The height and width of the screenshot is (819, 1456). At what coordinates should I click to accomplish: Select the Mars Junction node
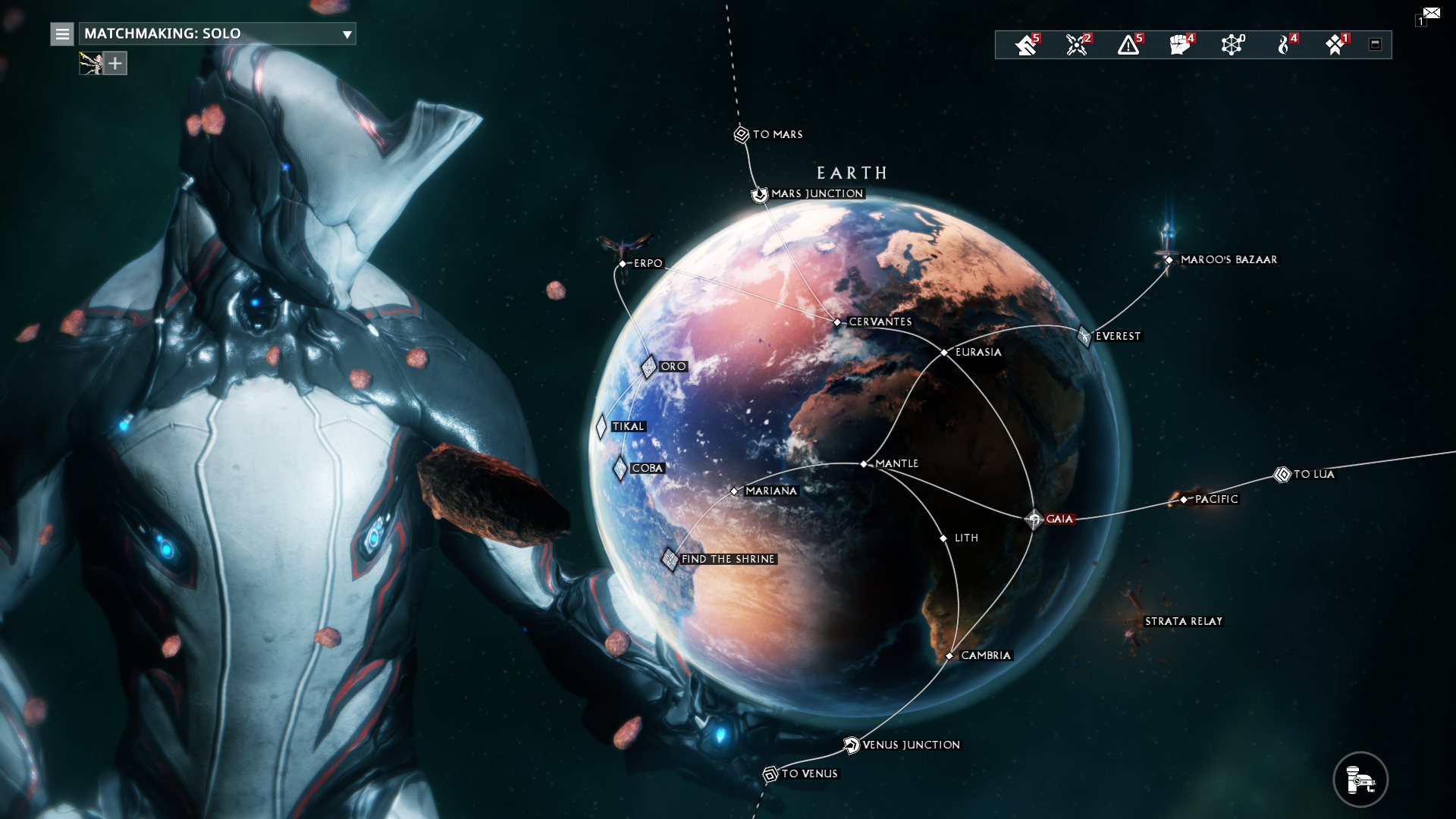pyautogui.click(x=760, y=194)
